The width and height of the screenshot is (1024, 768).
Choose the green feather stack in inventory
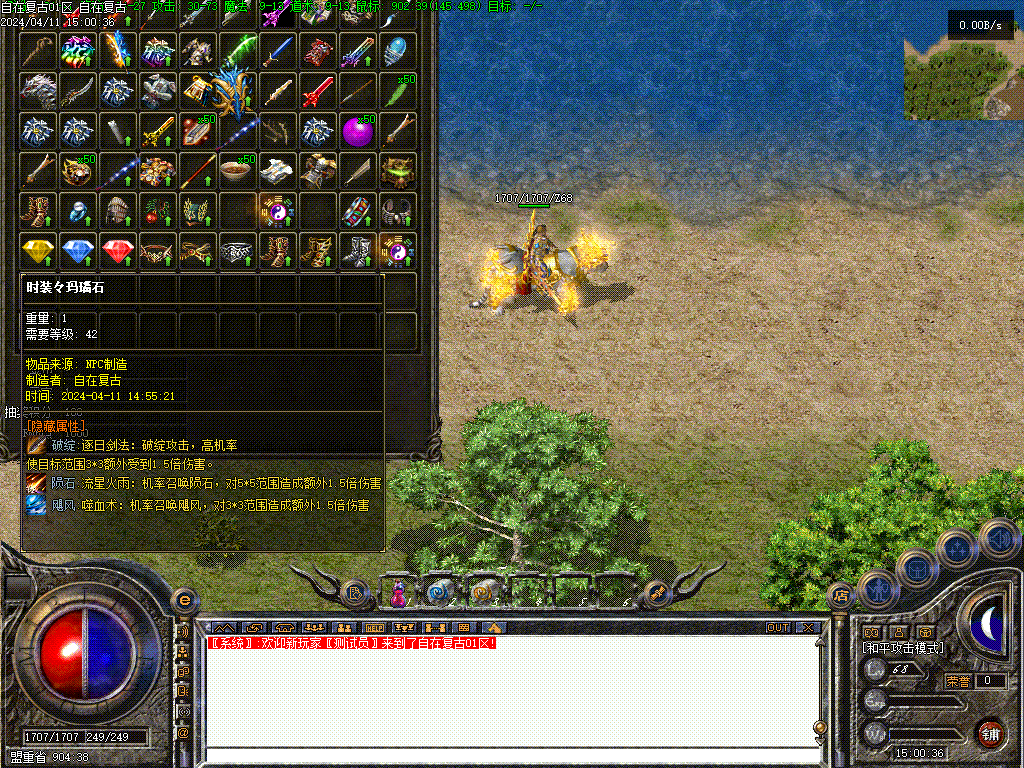click(398, 91)
